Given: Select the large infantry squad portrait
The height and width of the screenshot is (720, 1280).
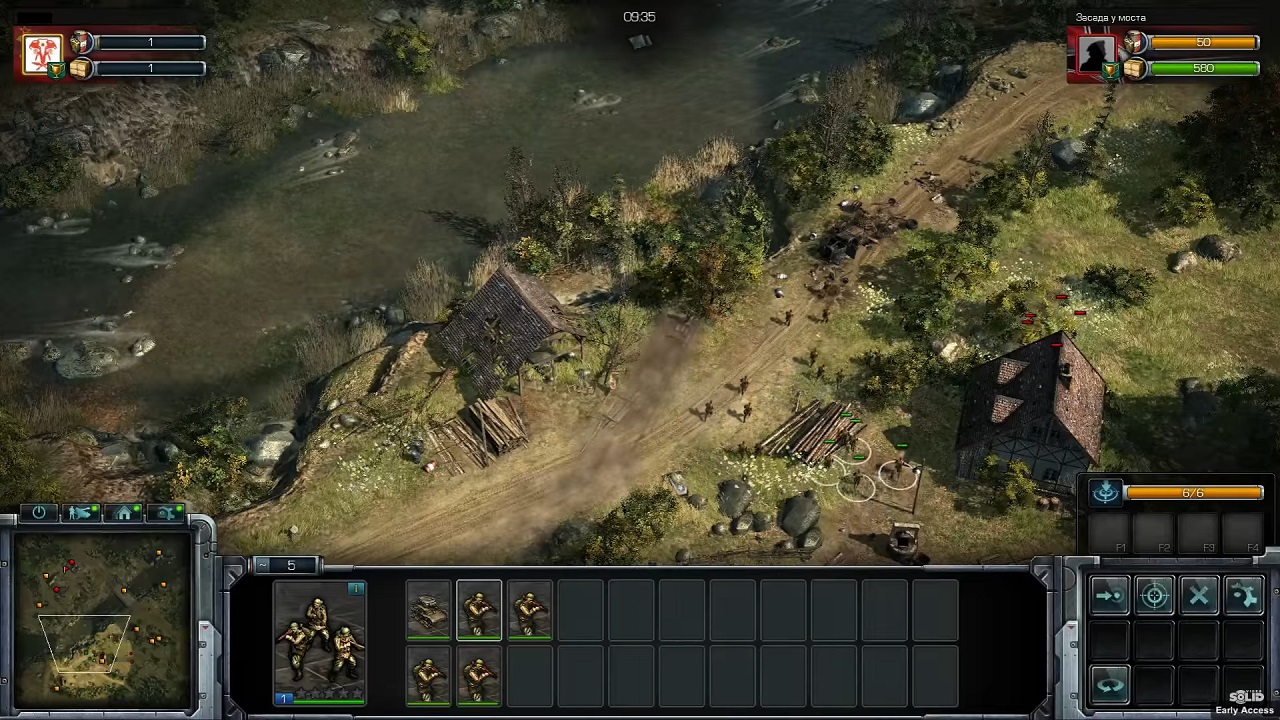Looking at the screenshot, I should [320, 642].
